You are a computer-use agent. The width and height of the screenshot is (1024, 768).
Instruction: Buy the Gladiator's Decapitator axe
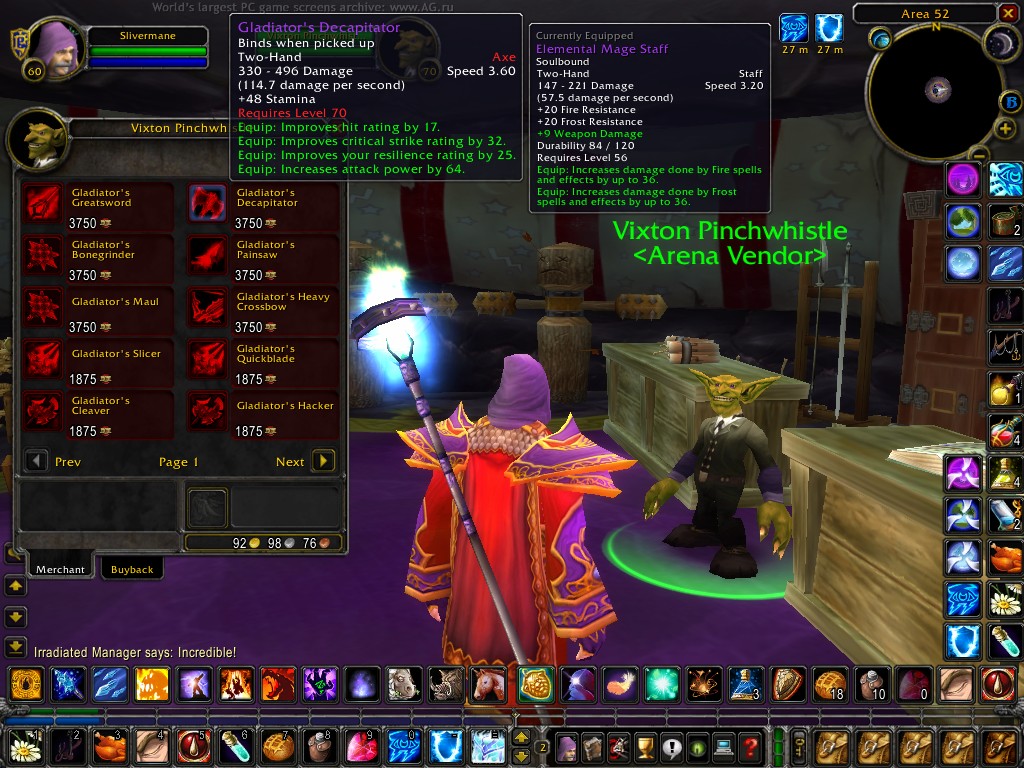click(x=208, y=201)
